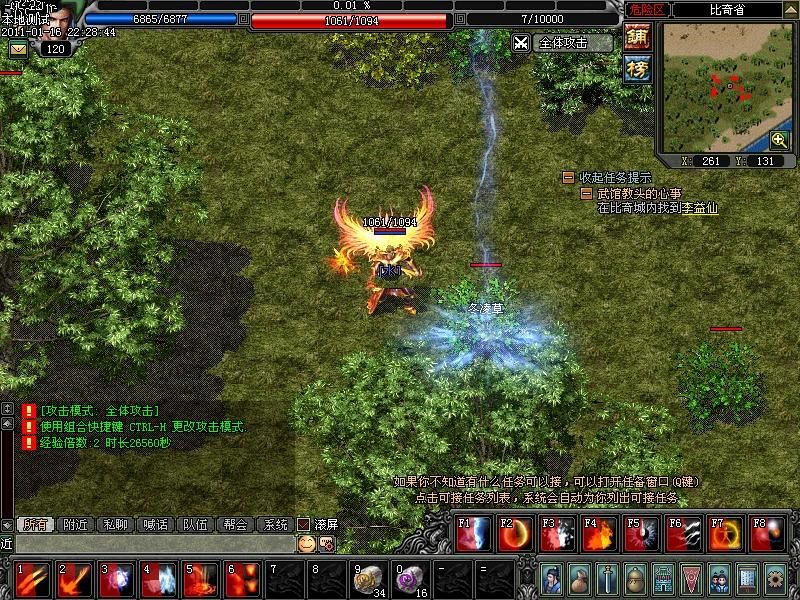Toggle the 全体攻击 attack mode button
This screenshot has width=800, height=600.
coord(562,43)
